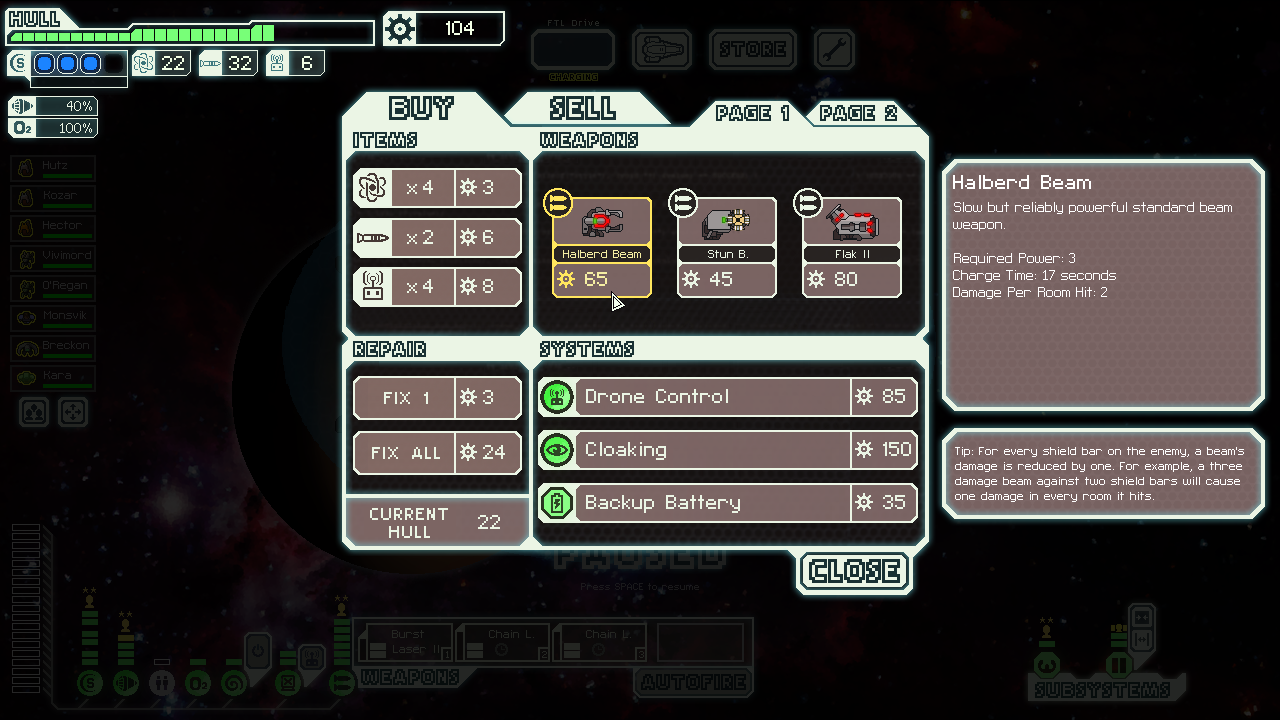Switch to the Sell tab
The width and height of the screenshot is (1280, 720).
583,108
